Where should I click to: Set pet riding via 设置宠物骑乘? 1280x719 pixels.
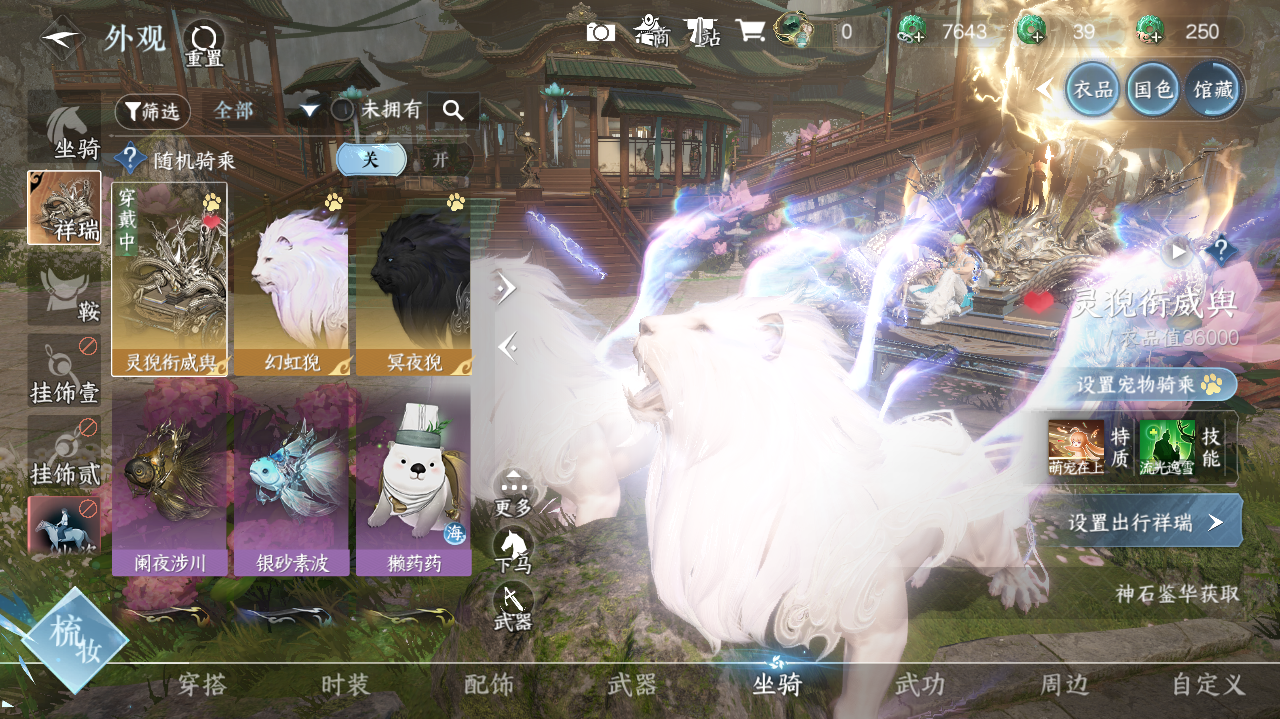click(1148, 384)
